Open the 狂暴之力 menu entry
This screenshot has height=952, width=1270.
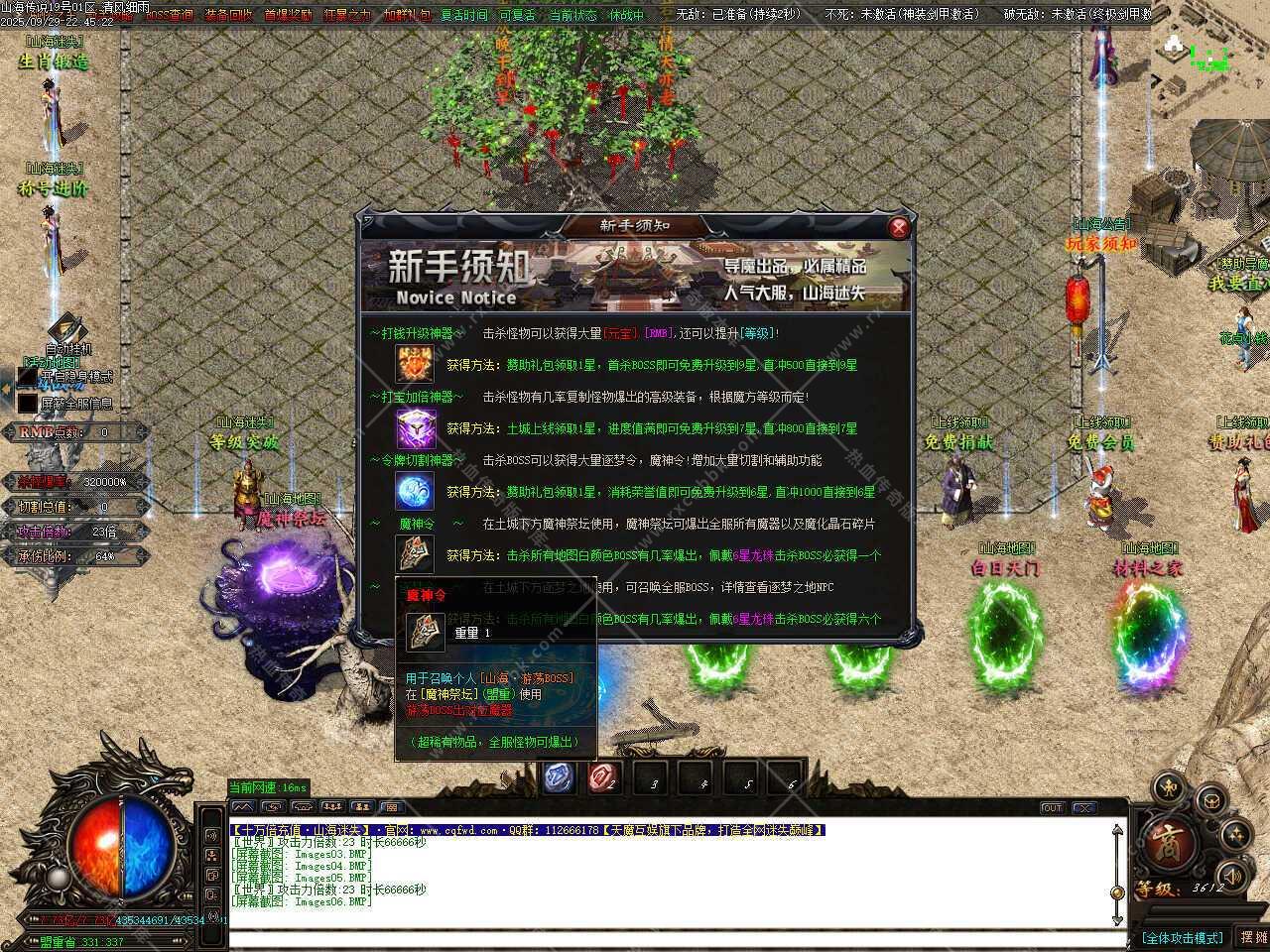tap(346, 15)
